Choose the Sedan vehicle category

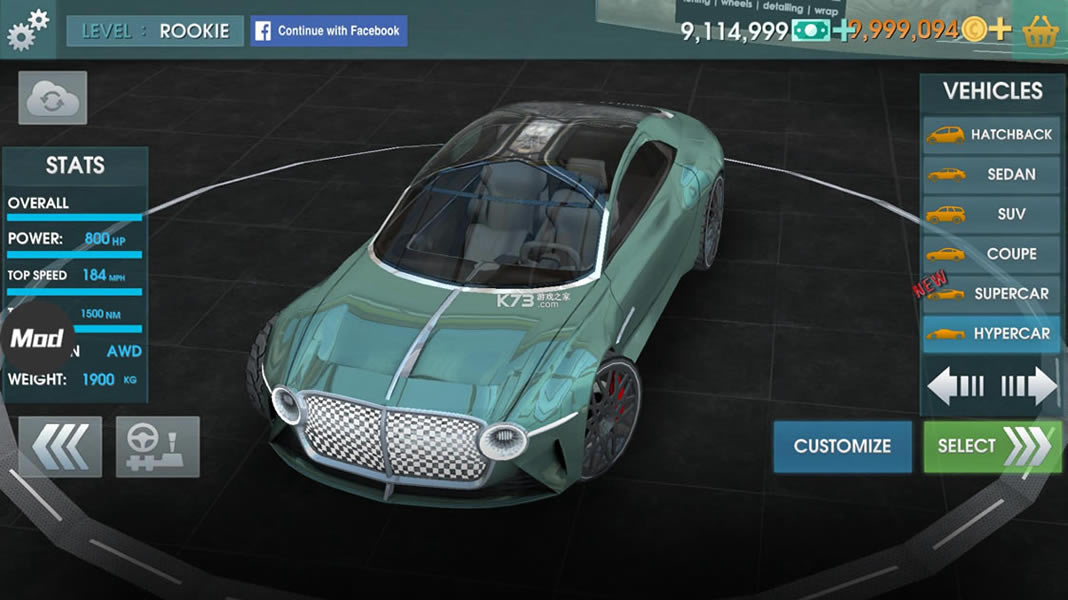click(991, 174)
